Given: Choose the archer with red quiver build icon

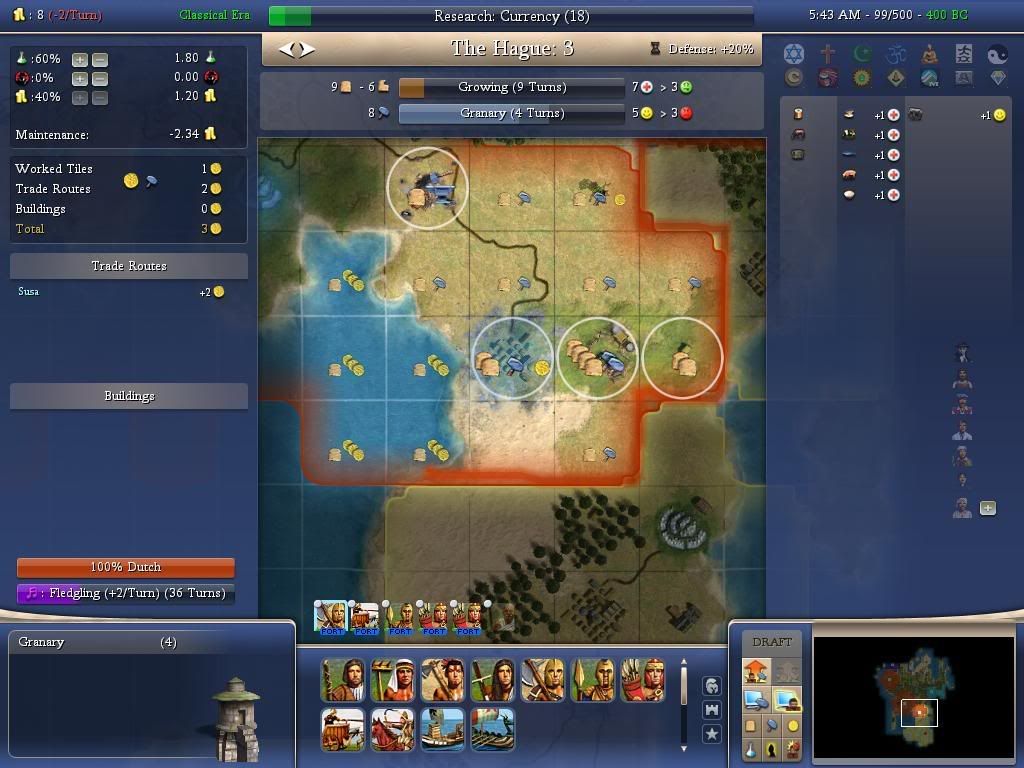Looking at the screenshot, I should tap(642, 680).
